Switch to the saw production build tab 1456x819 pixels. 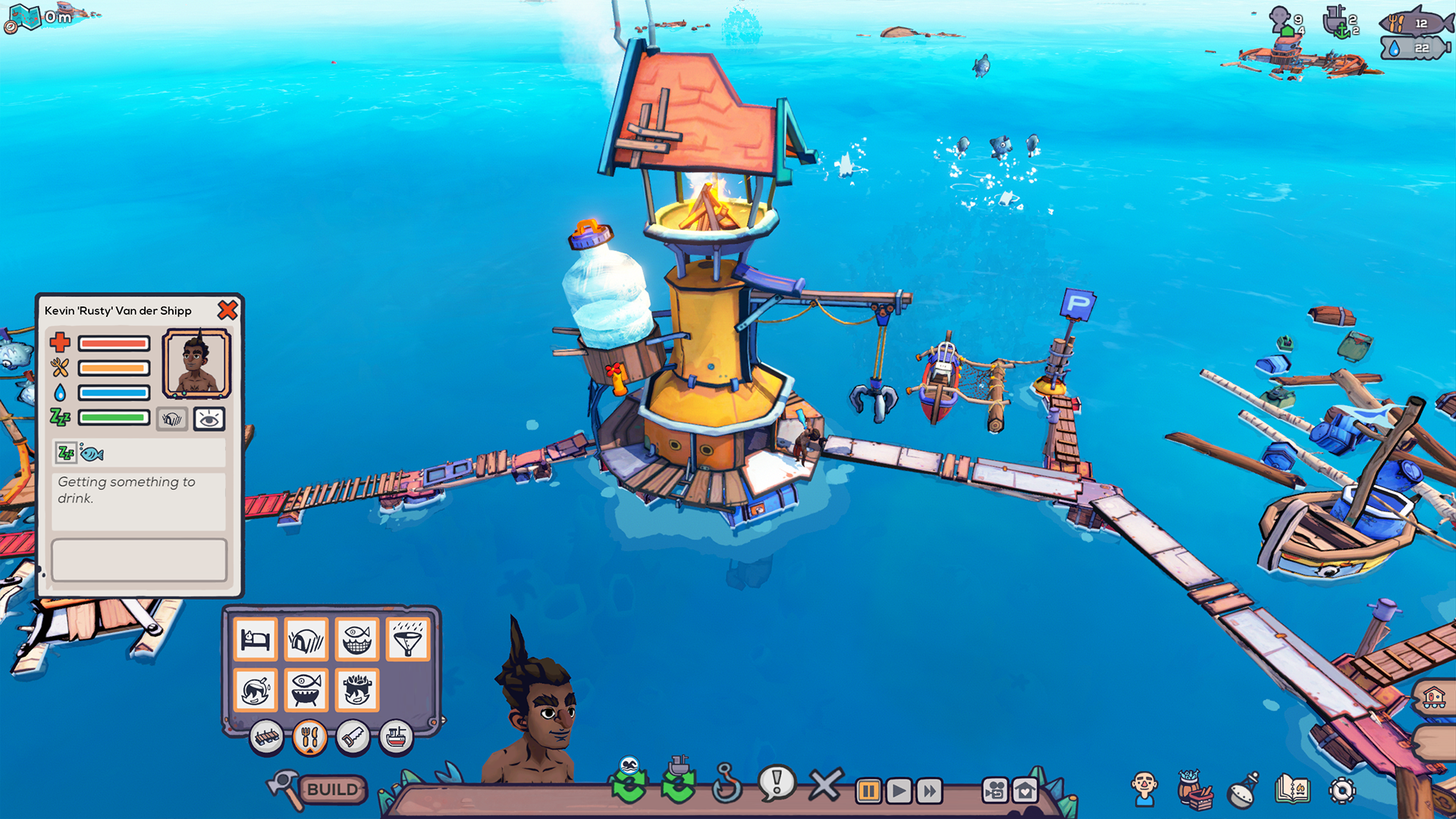point(353,736)
